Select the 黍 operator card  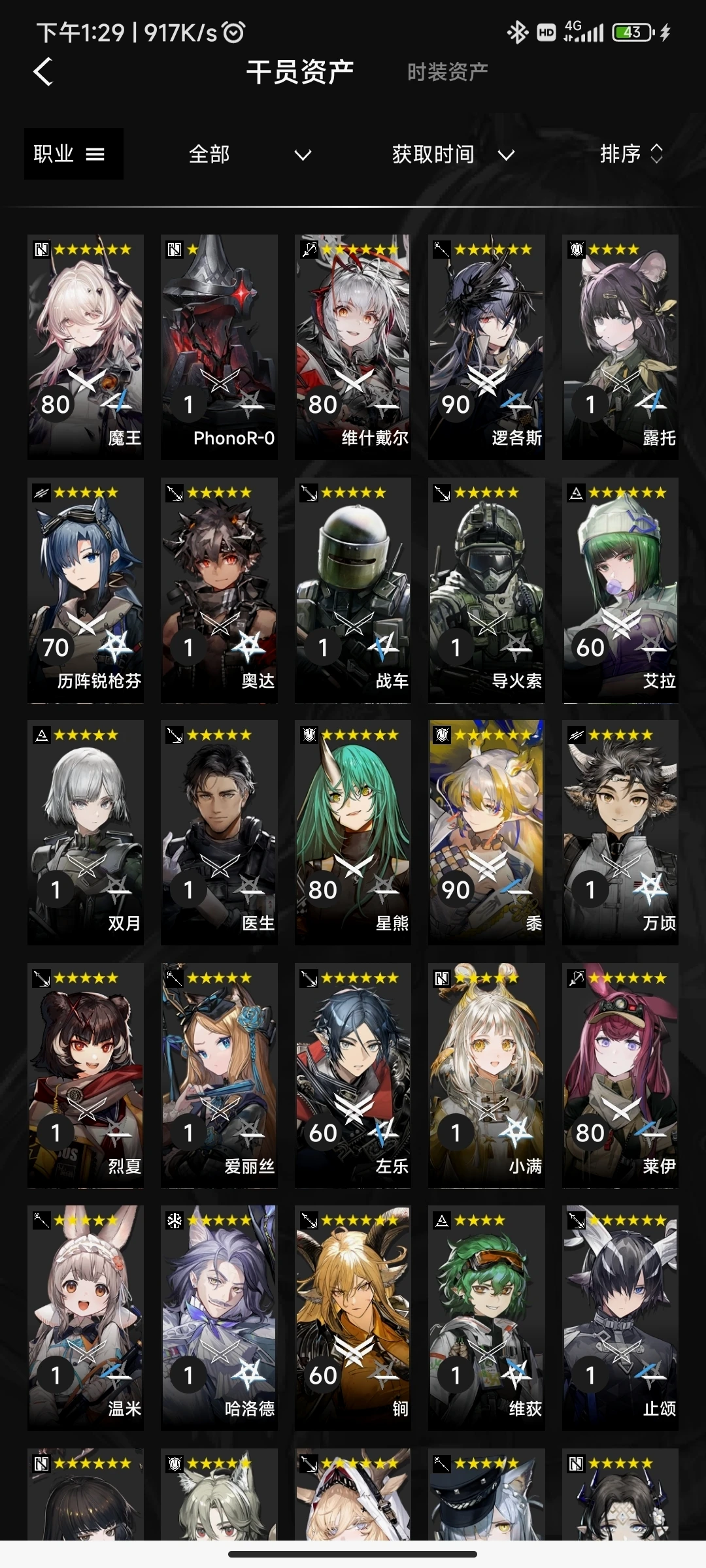point(486,832)
